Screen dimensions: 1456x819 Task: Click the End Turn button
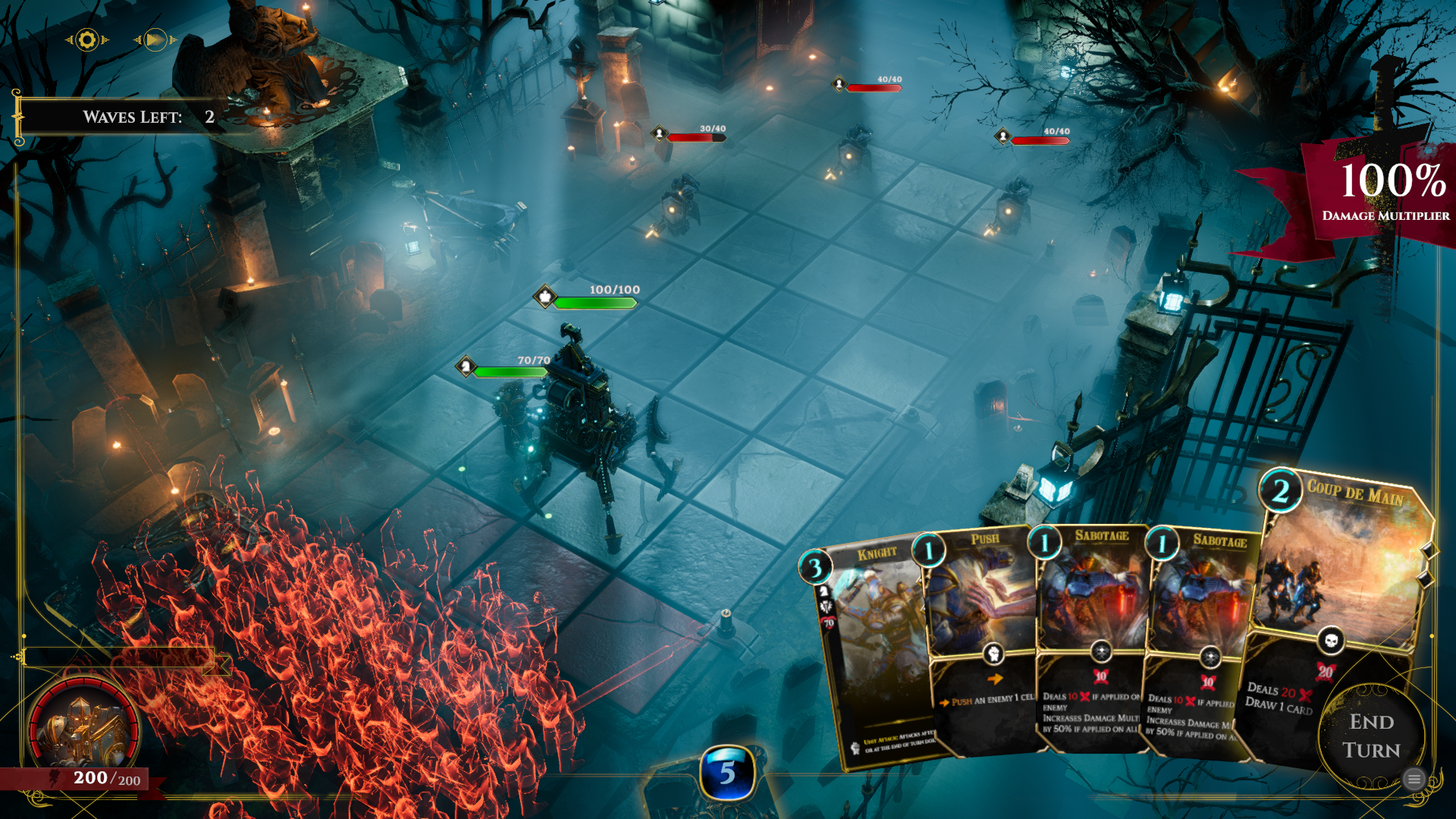pyautogui.click(x=1371, y=736)
